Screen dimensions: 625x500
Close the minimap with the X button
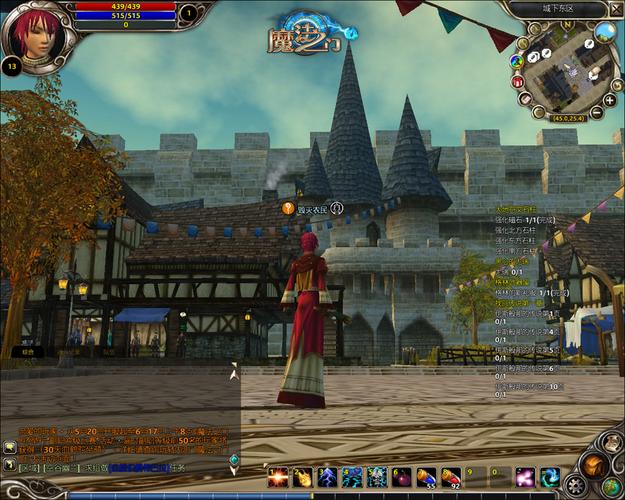pyautogui.click(x=618, y=10)
